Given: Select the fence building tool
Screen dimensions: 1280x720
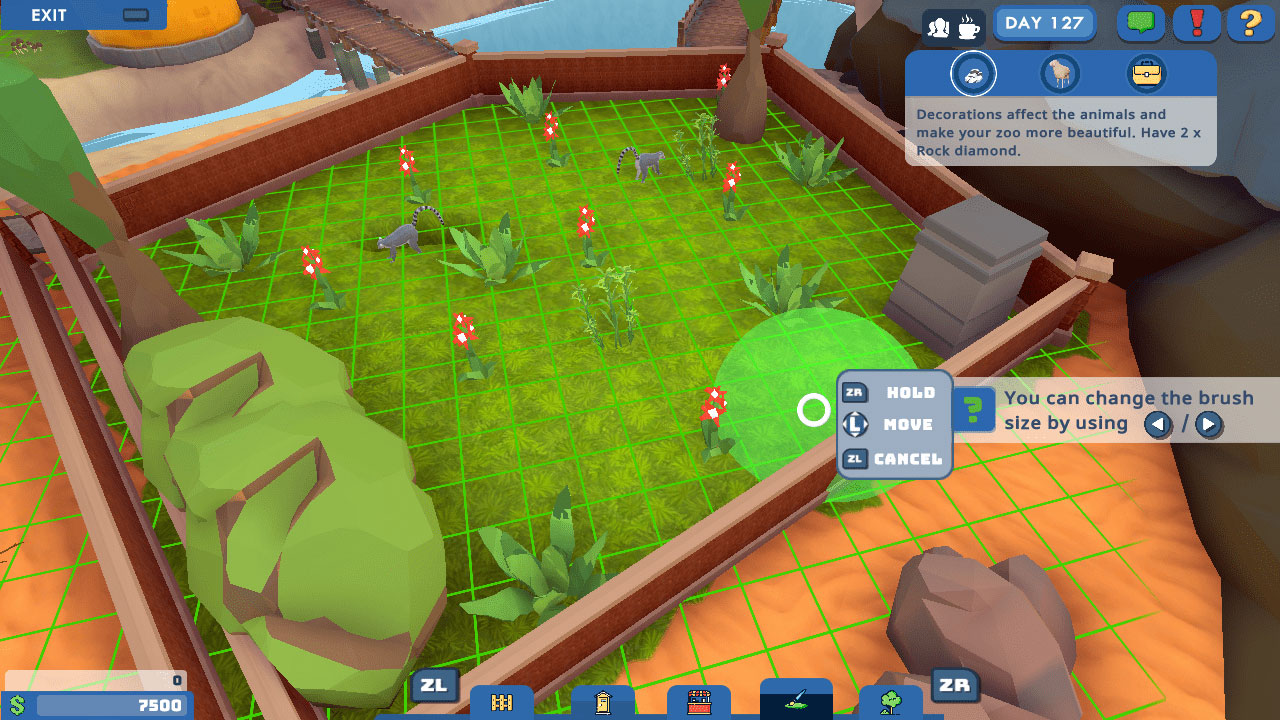Looking at the screenshot, I should pyautogui.click(x=500, y=701).
